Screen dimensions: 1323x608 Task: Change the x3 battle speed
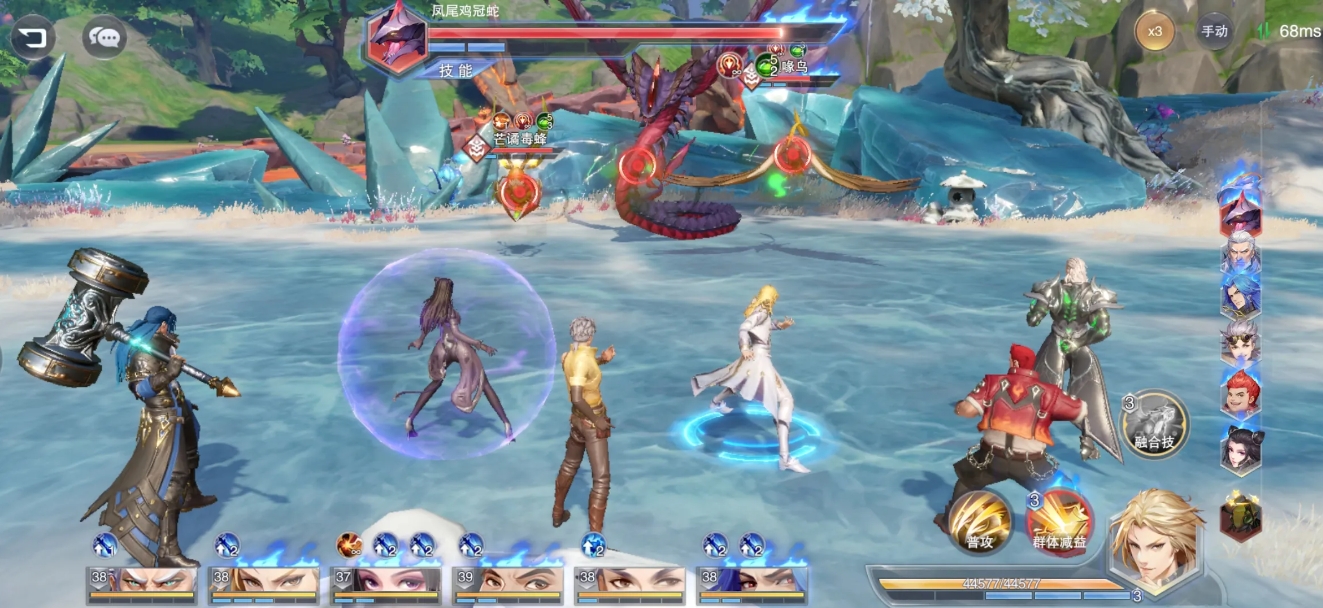(1155, 31)
